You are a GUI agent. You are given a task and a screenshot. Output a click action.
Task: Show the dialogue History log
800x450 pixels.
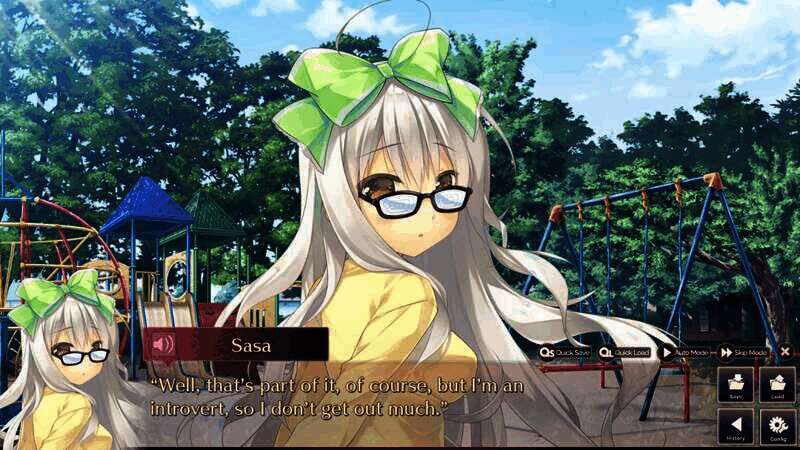(x=736, y=427)
